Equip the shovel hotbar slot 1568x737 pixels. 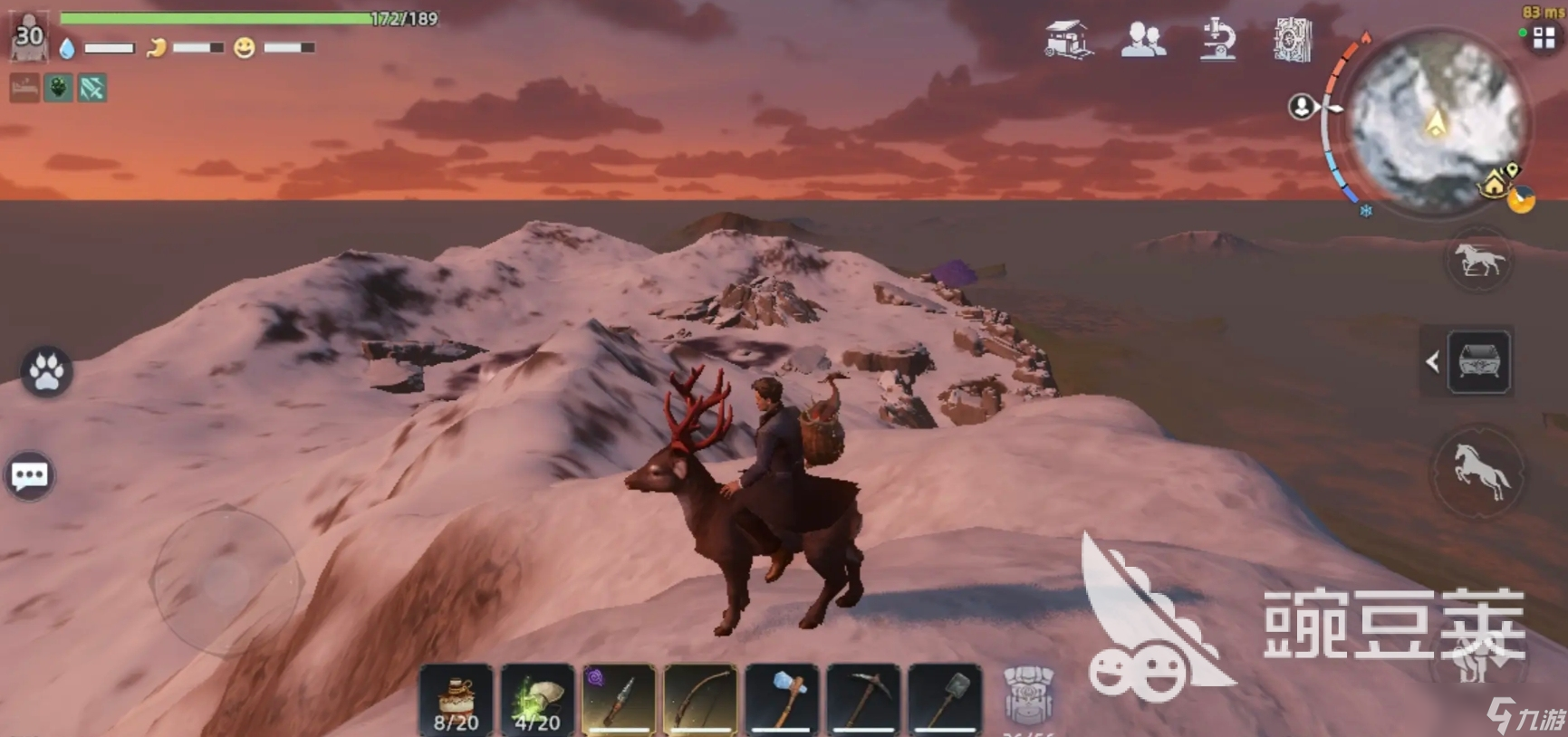[x=945, y=700]
